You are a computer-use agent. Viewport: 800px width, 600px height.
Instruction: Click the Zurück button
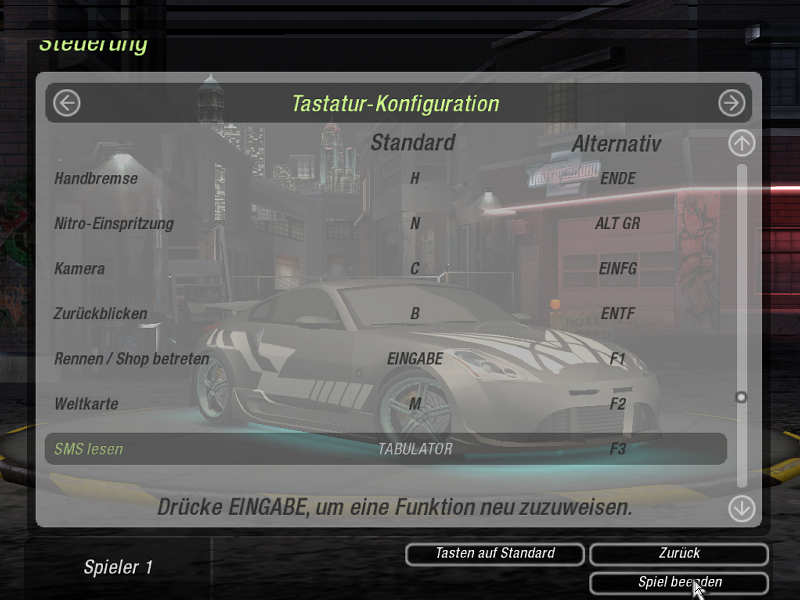point(679,553)
